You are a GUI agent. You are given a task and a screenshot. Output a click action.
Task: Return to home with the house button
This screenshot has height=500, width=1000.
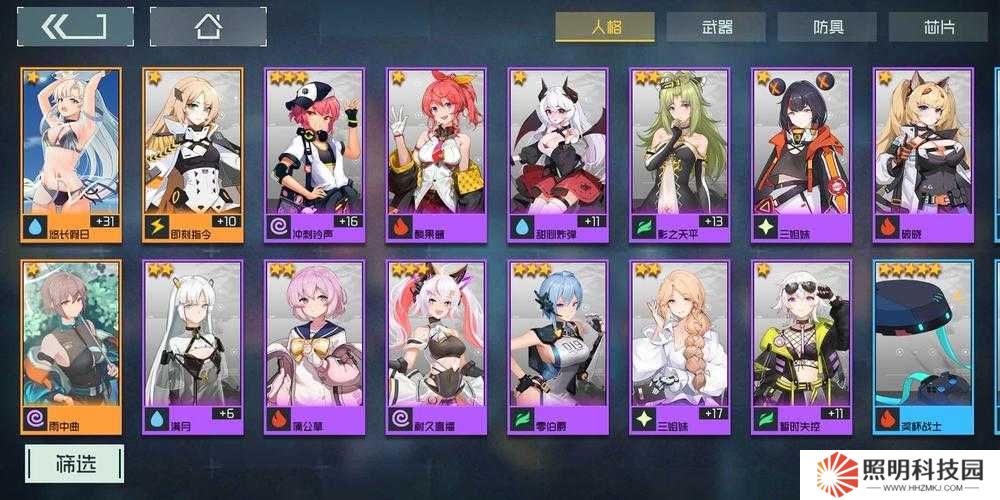point(208,27)
